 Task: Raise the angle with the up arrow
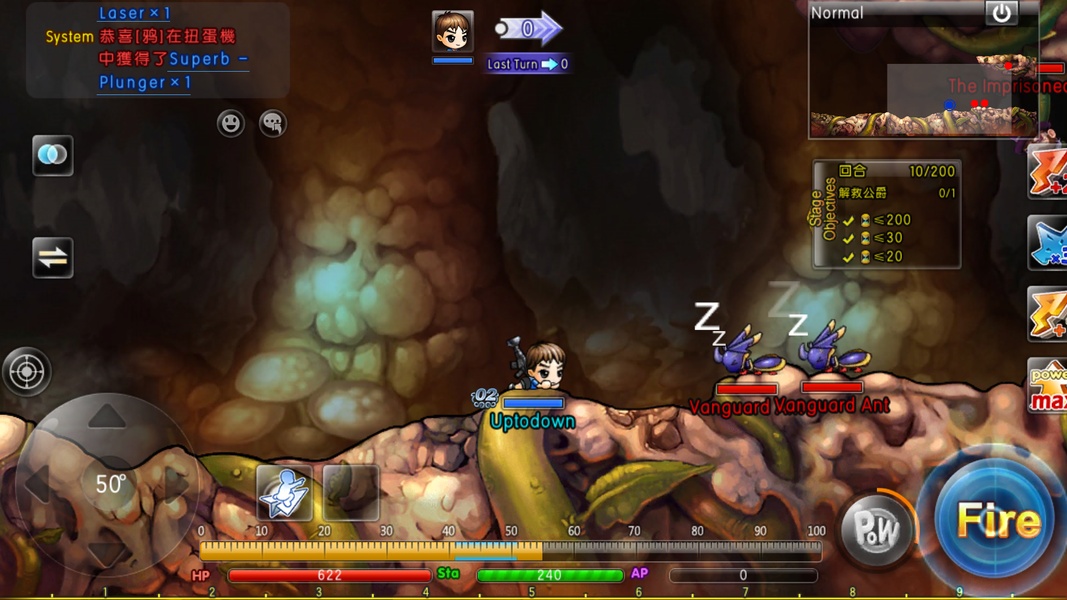point(107,417)
